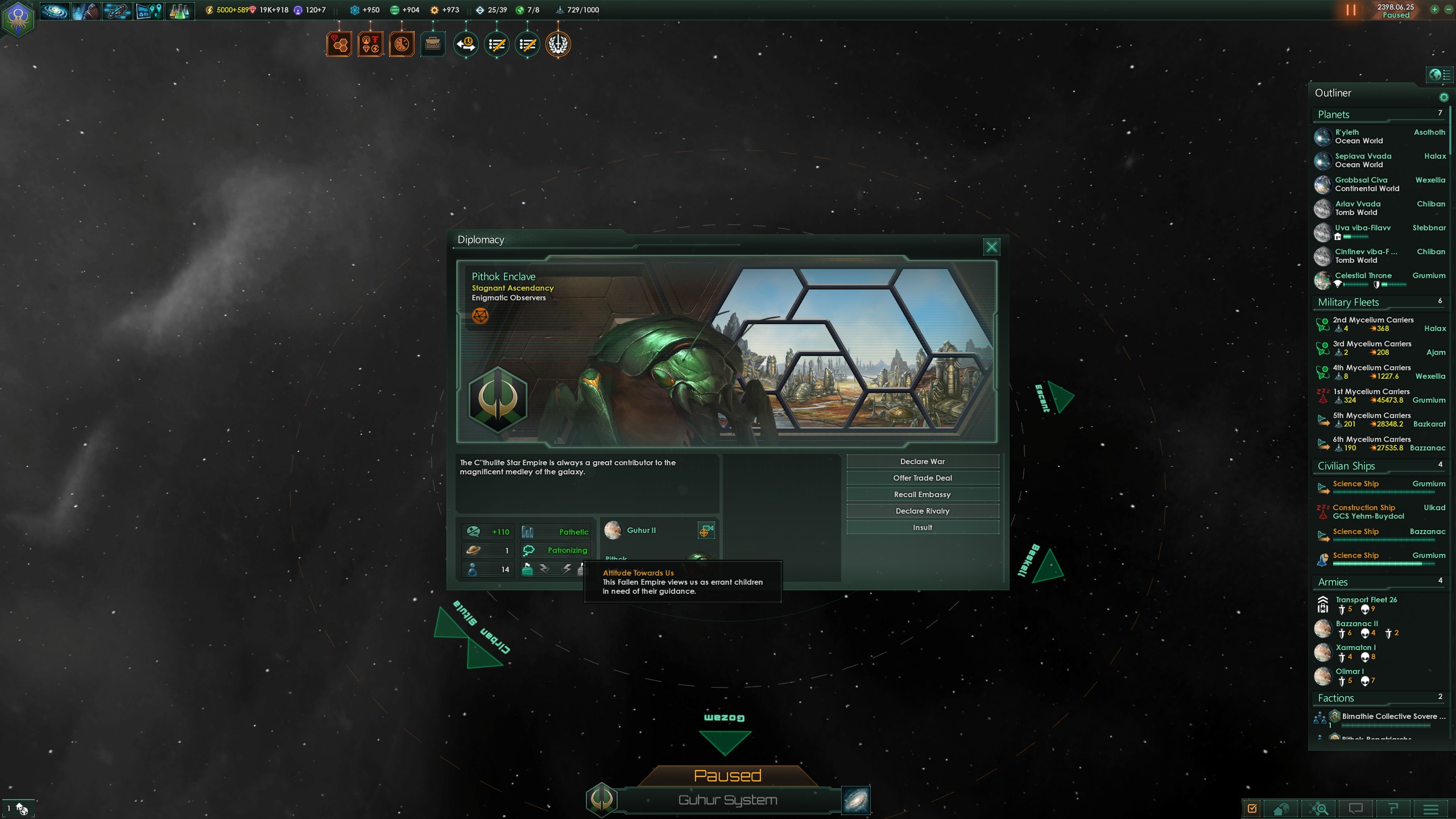Open the Expansion Planner icon
This screenshot has height=819, width=1456.
click(x=149, y=10)
